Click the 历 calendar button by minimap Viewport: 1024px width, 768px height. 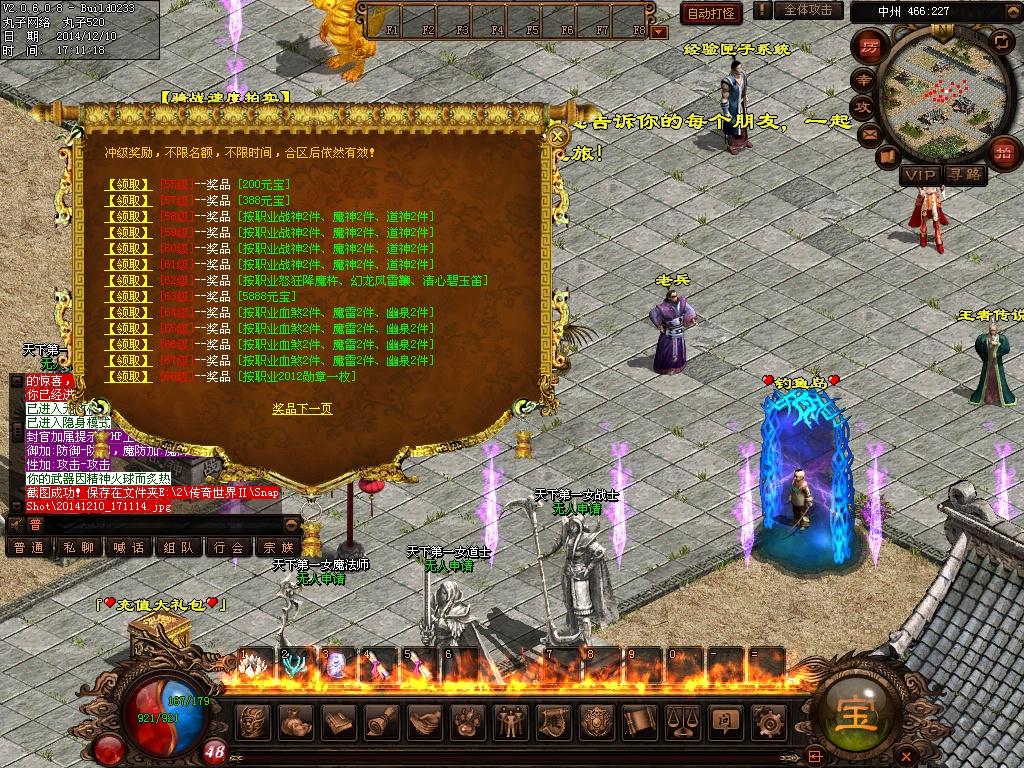[x=870, y=46]
